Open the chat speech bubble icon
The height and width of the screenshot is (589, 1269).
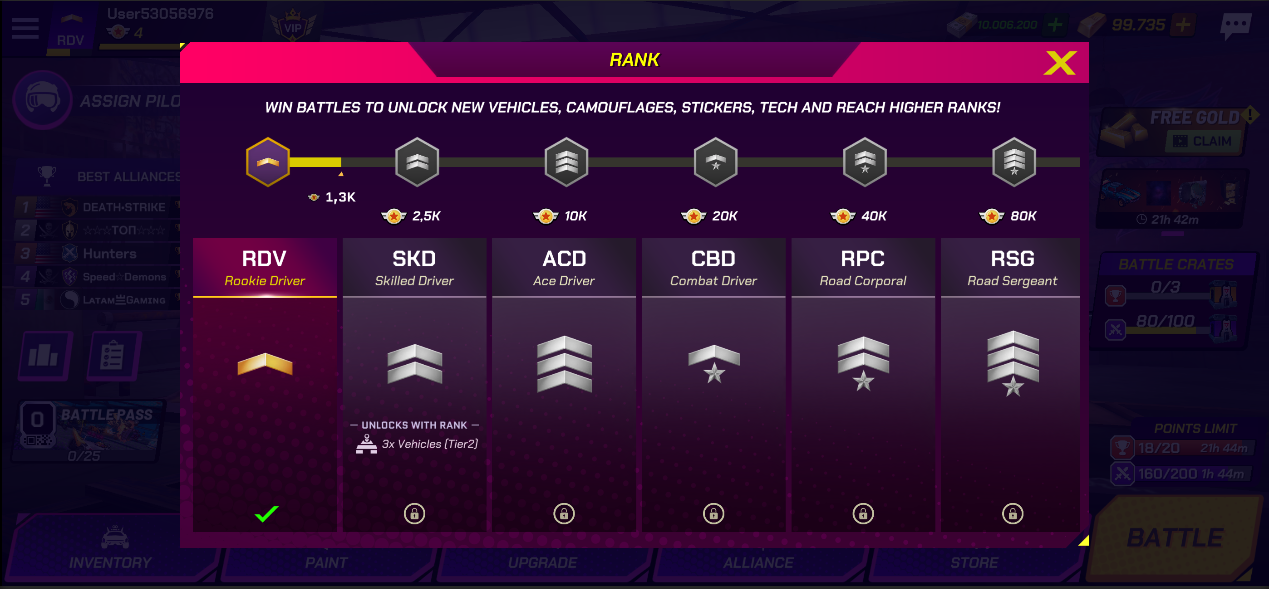point(1236,25)
